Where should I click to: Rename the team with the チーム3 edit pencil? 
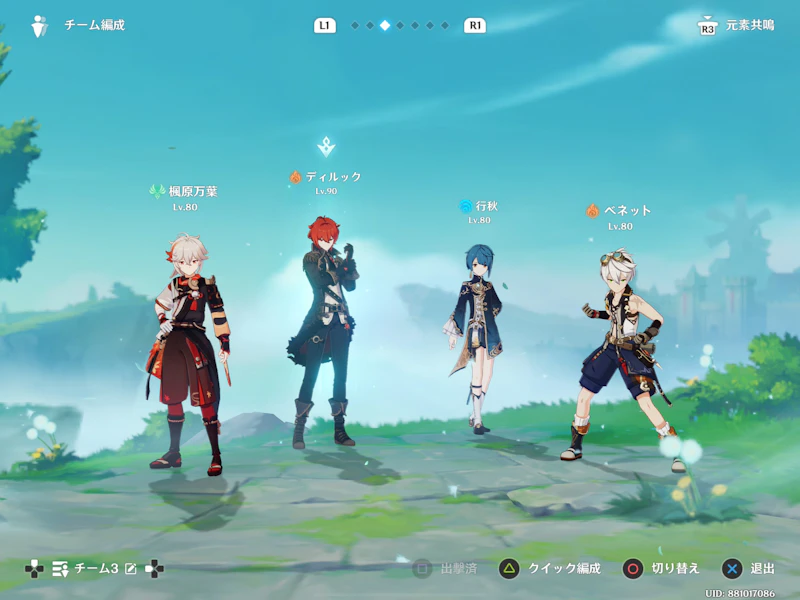tap(130, 569)
